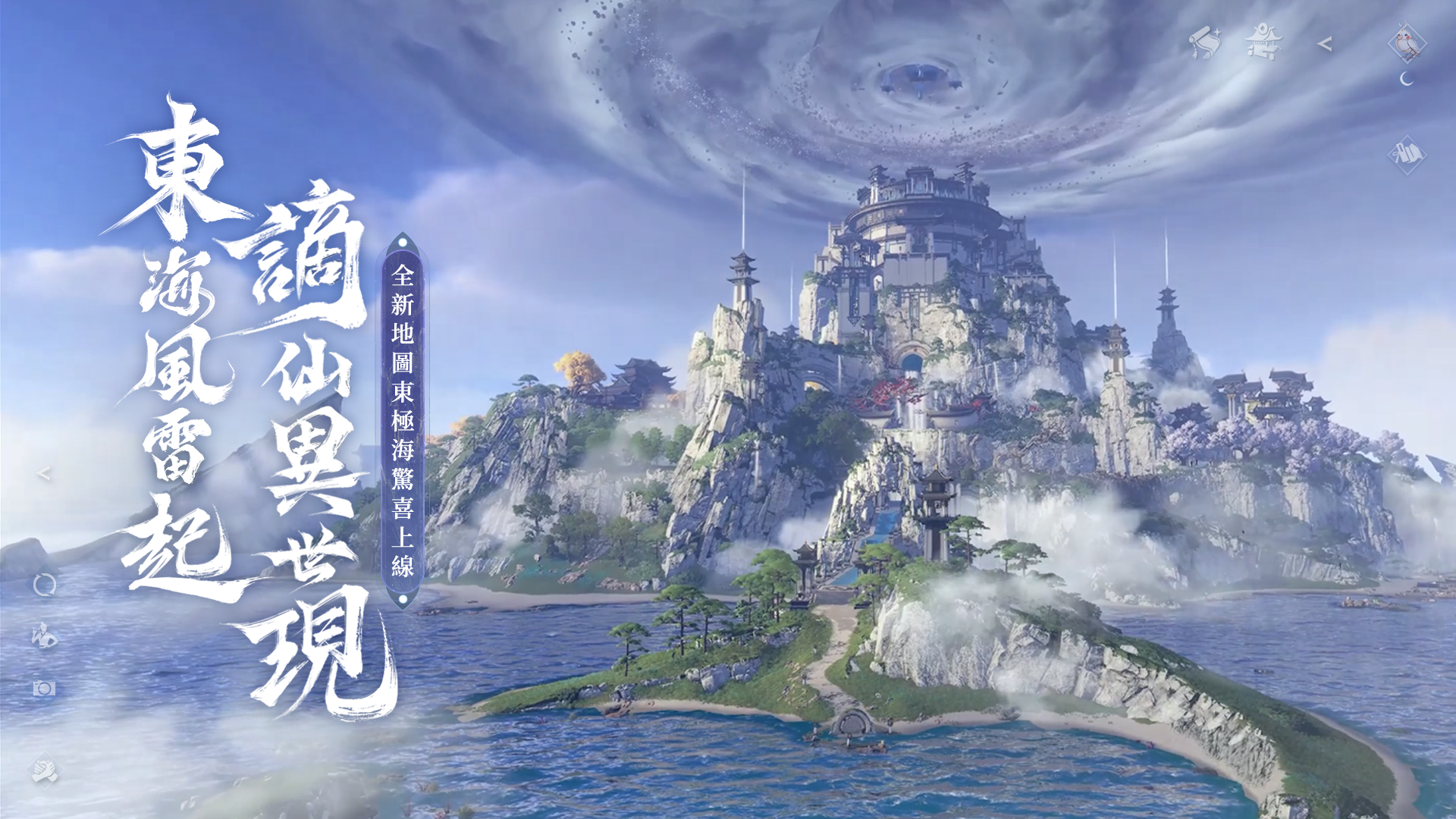The image size is (1456, 819).
Task: Open the scroll with sparkle icon
Action: [x=1204, y=42]
